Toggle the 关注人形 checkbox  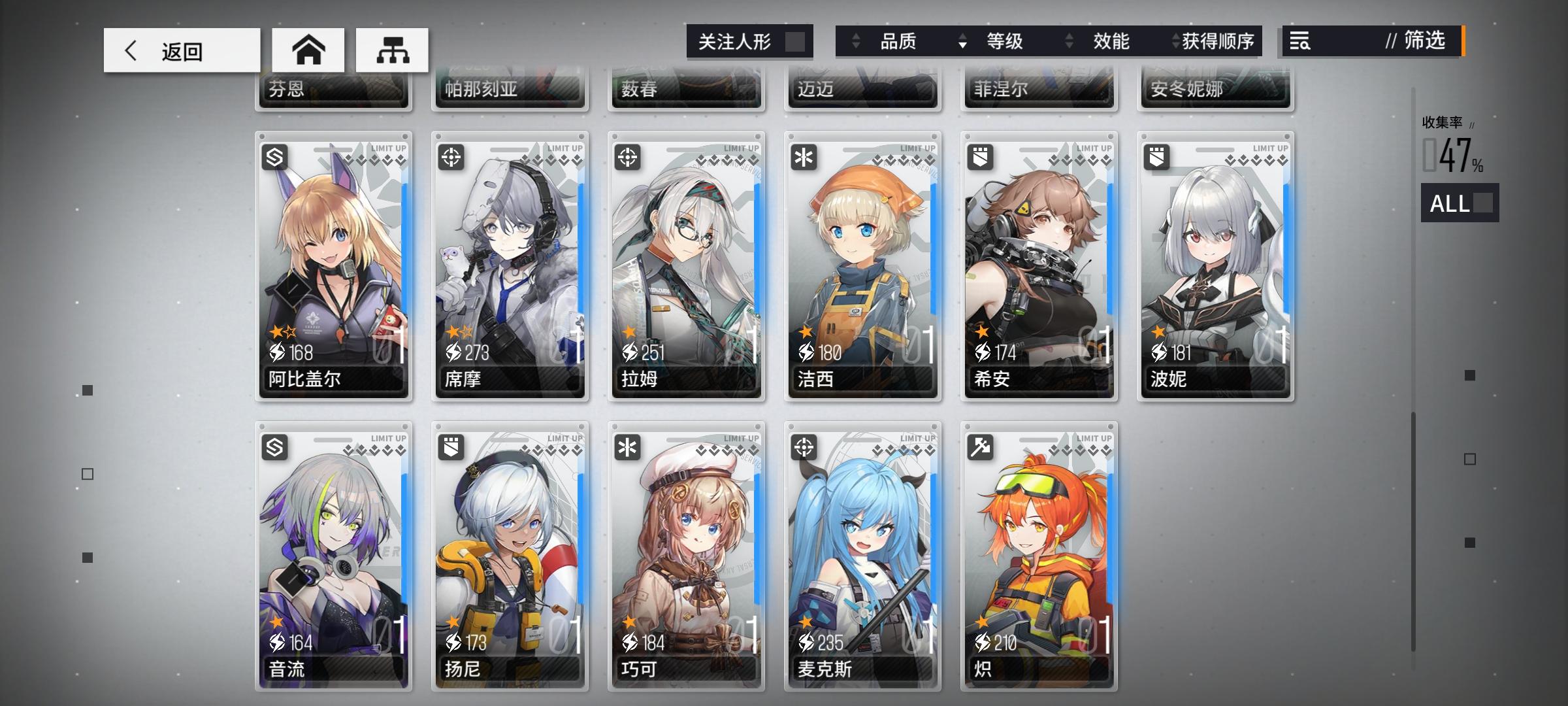point(794,41)
